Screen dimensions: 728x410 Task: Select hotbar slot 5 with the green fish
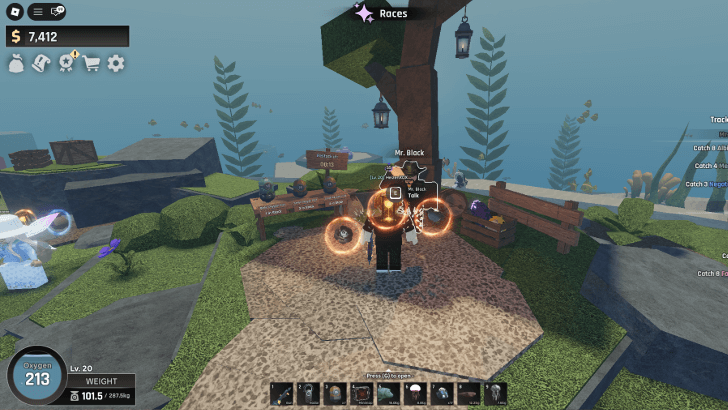coord(389,395)
